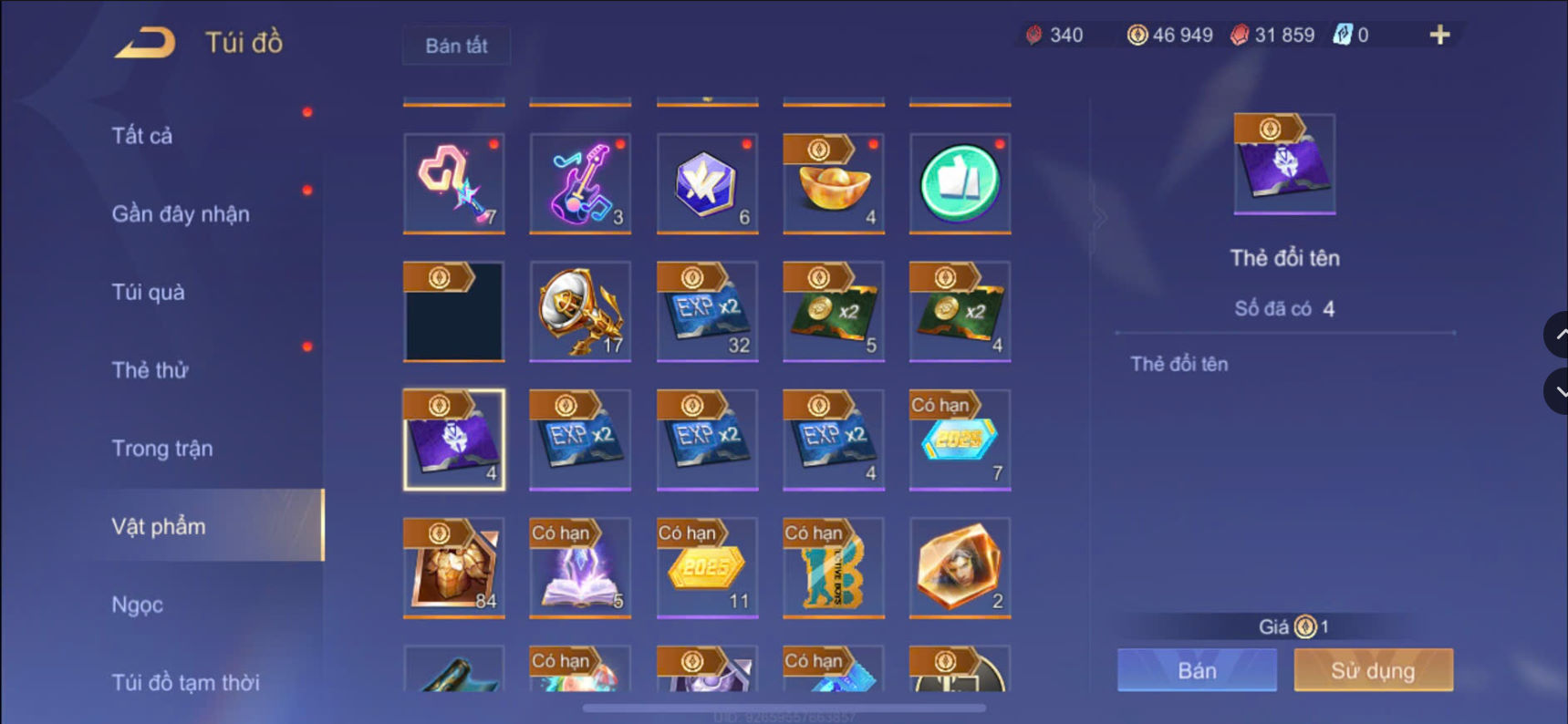This screenshot has height=724, width=1568.
Task: Click the EXP x2 card showing 32
Action: click(x=706, y=312)
